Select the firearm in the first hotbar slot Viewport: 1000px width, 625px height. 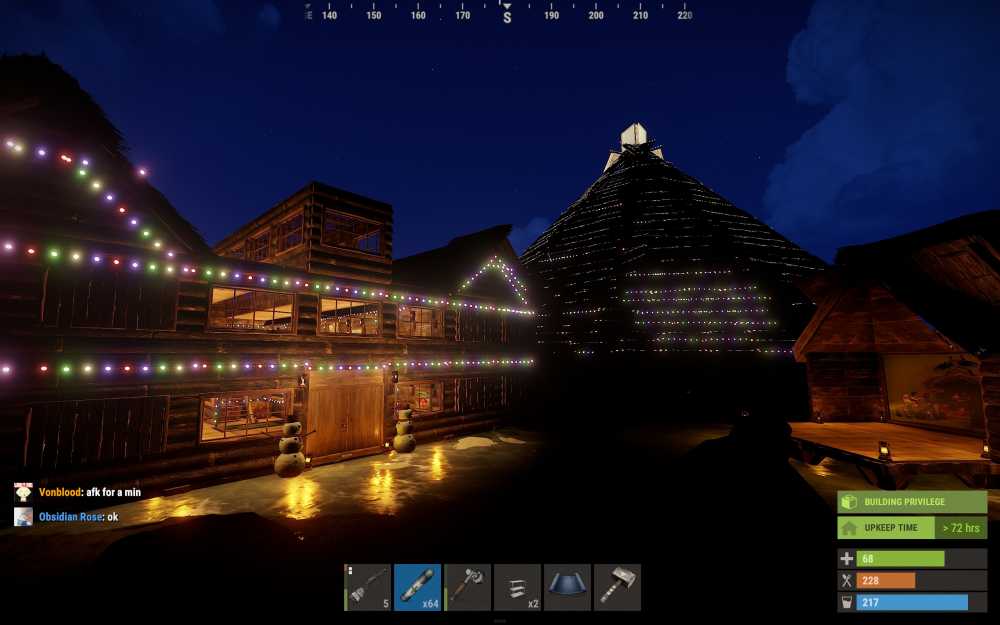368,587
